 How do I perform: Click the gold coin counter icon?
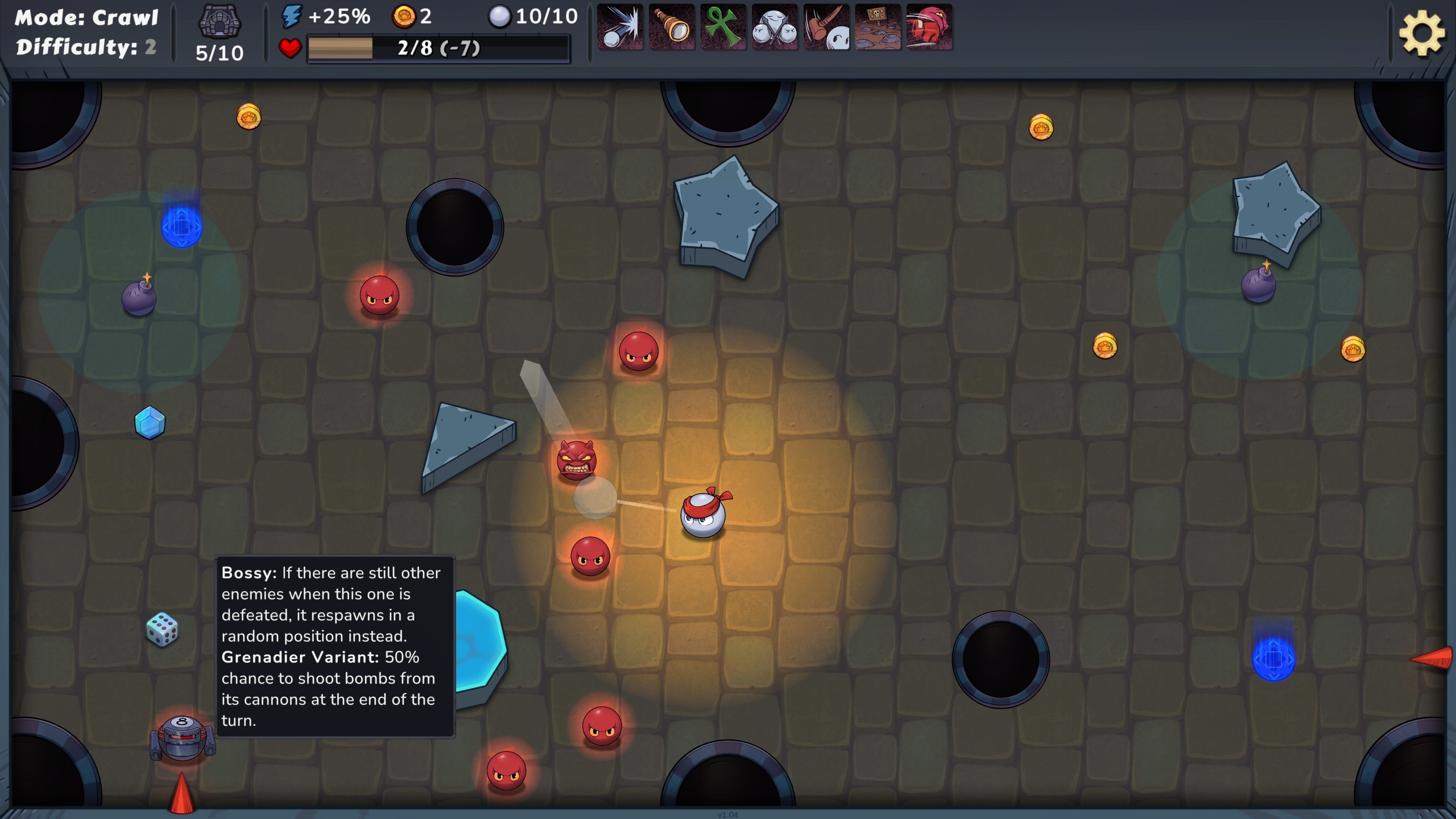tap(404, 17)
